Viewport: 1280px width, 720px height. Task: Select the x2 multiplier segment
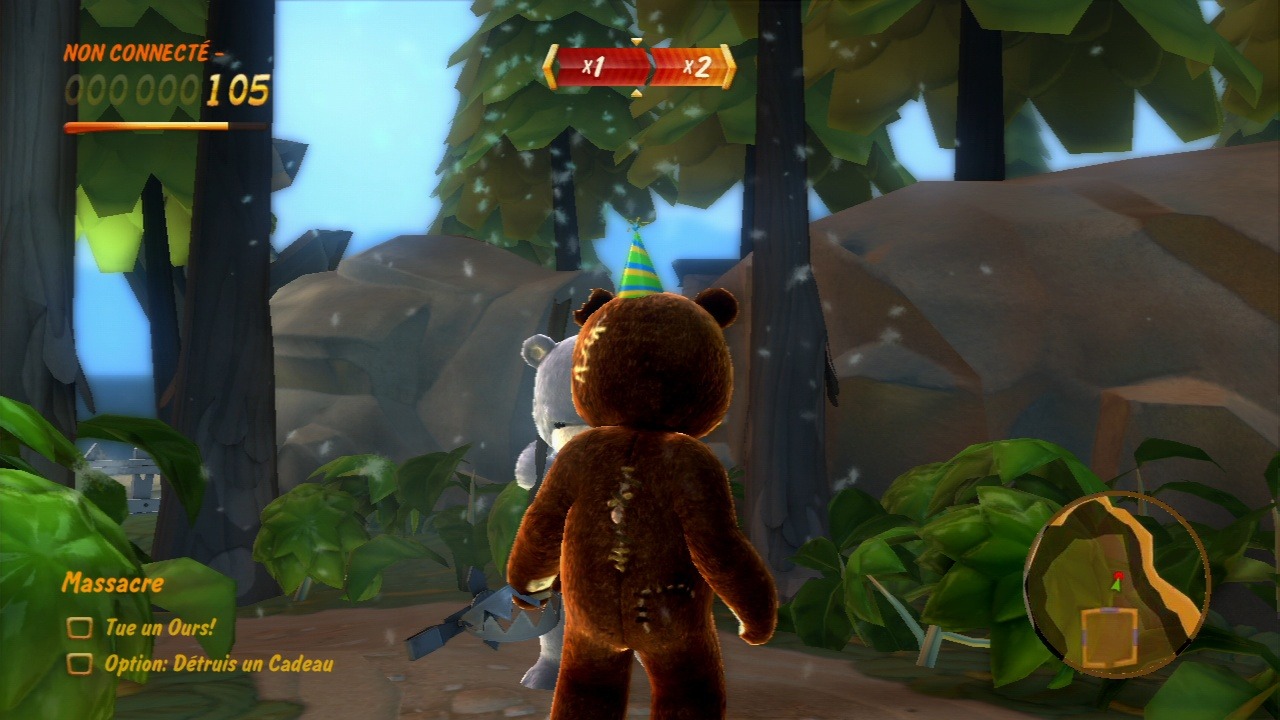[692, 67]
